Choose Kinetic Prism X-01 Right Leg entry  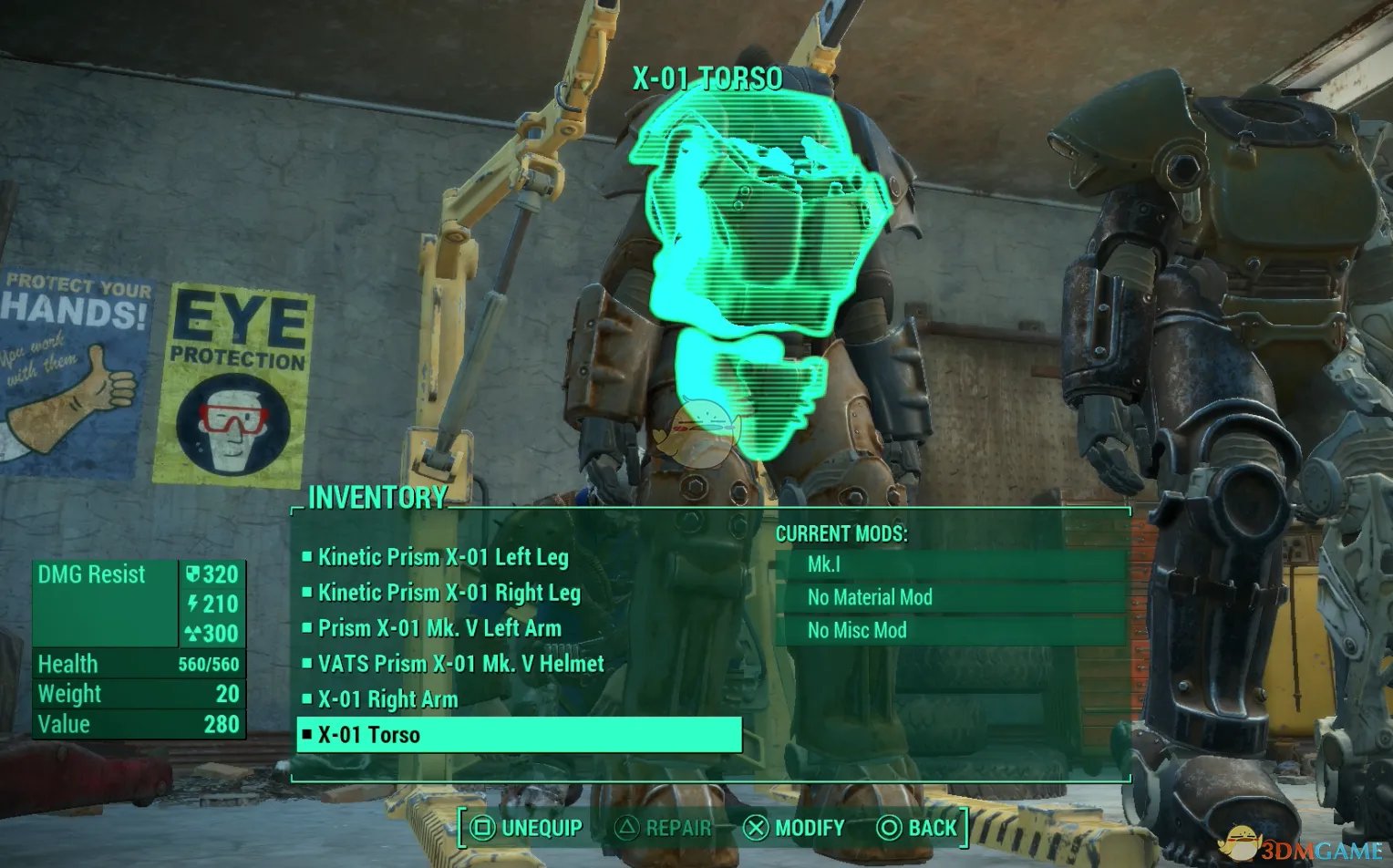pos(449,593)
